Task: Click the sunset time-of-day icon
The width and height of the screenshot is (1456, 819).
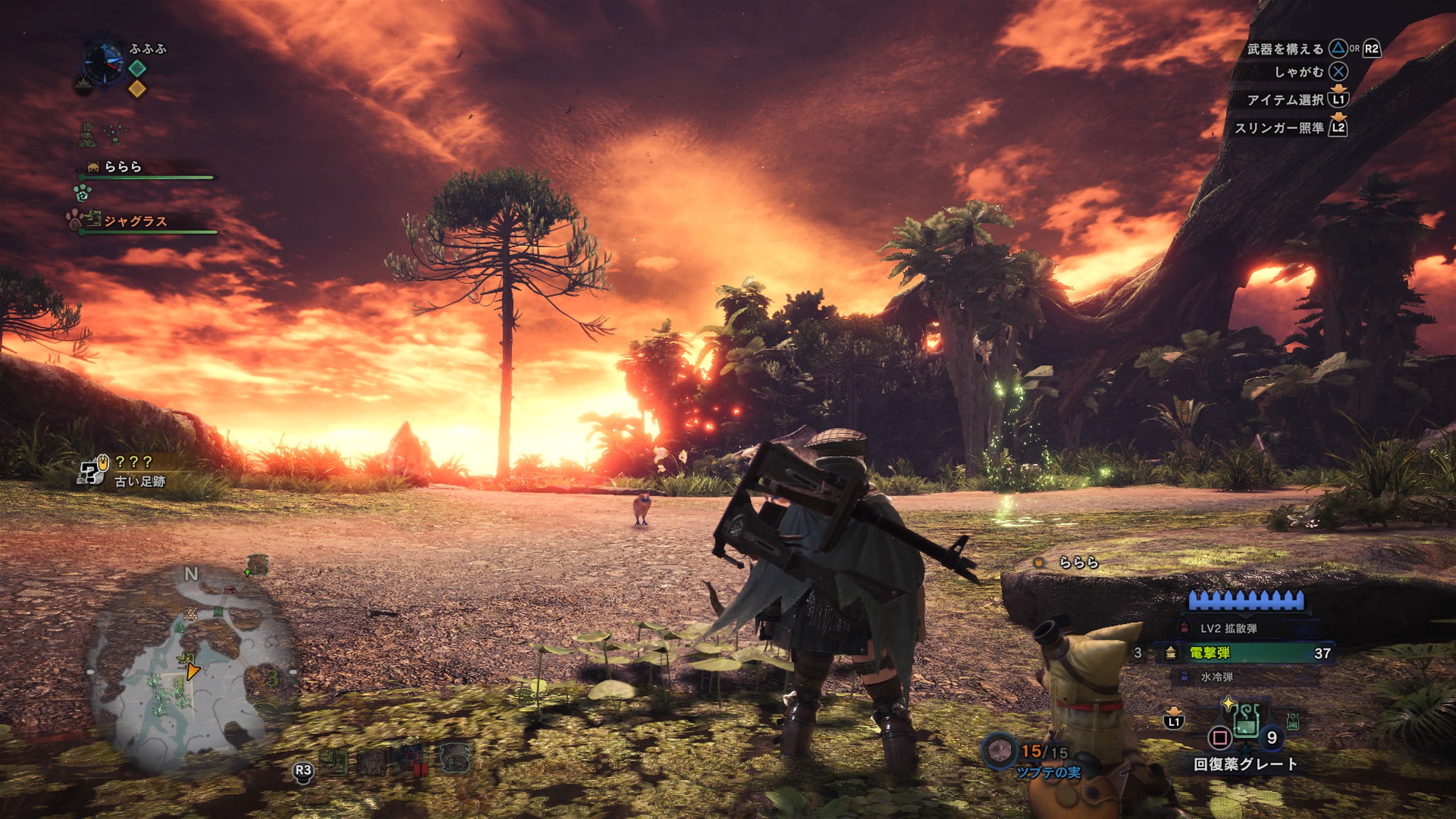Action: click(x=83, y=85)
